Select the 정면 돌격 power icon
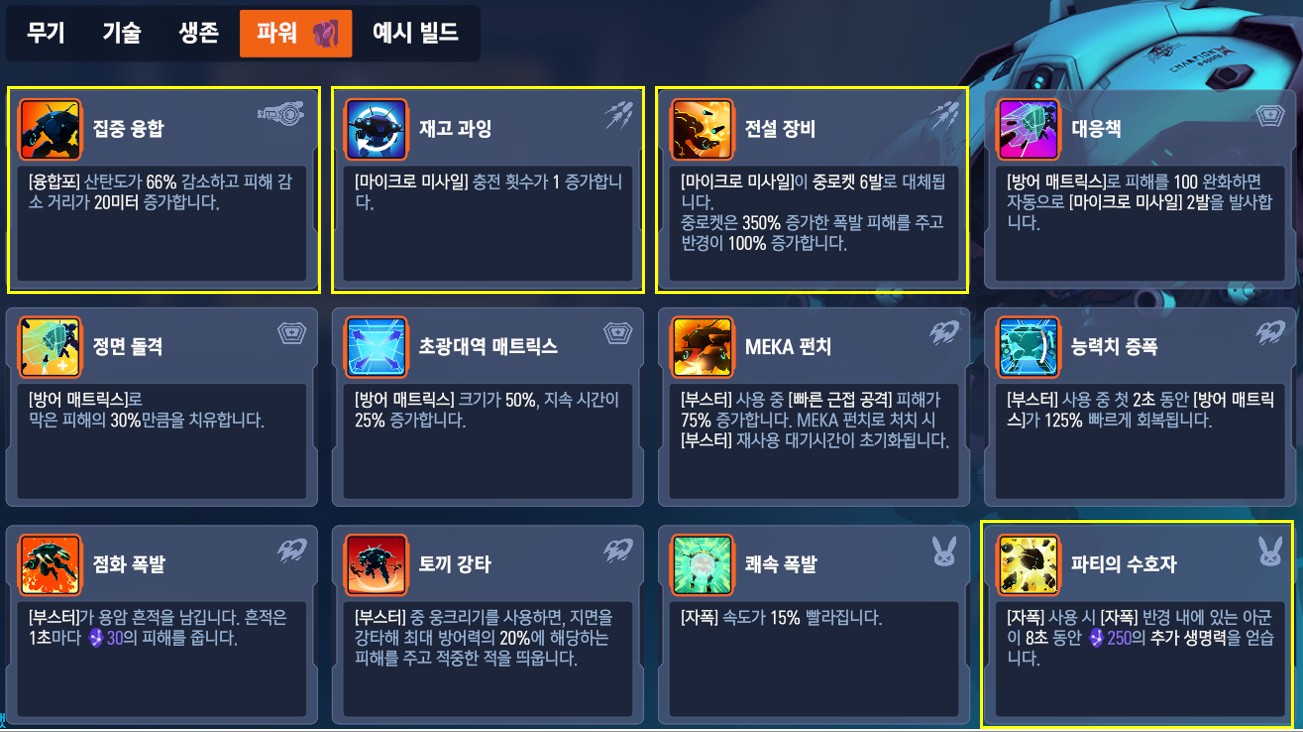The width and height of the screenshot is (1303, 732). pyautogui.click(x=48, y=348)
